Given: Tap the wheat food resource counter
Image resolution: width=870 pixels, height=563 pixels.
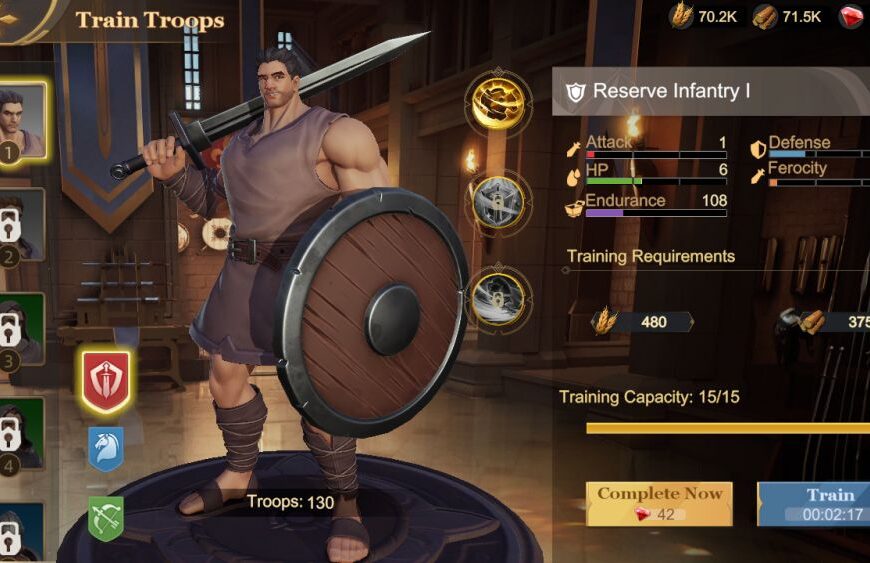Looking at the screenshot, I should 704,16.
